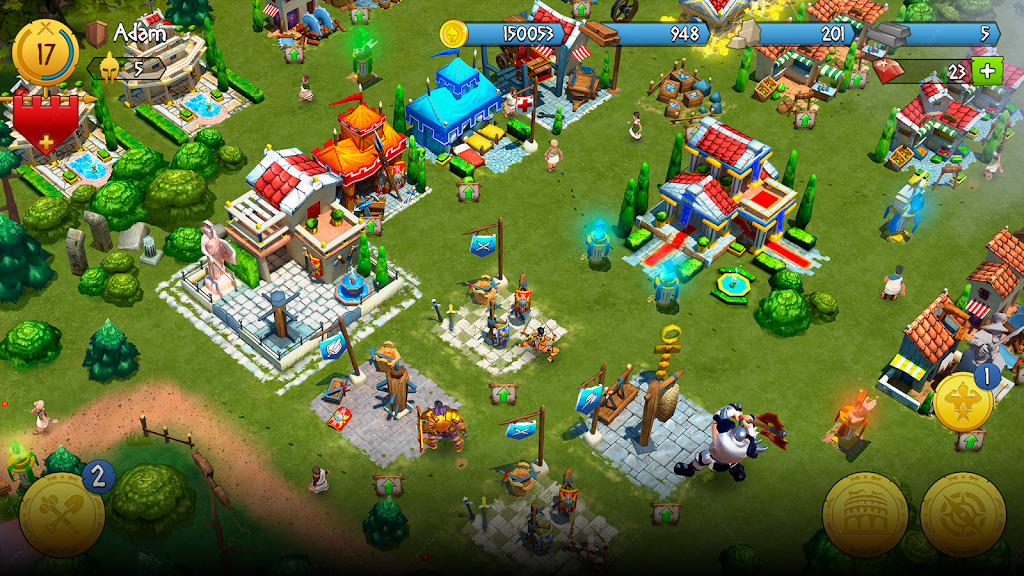The image size is (1024, 576).
Task: Open the compass world map button
Action: (963, 515)
